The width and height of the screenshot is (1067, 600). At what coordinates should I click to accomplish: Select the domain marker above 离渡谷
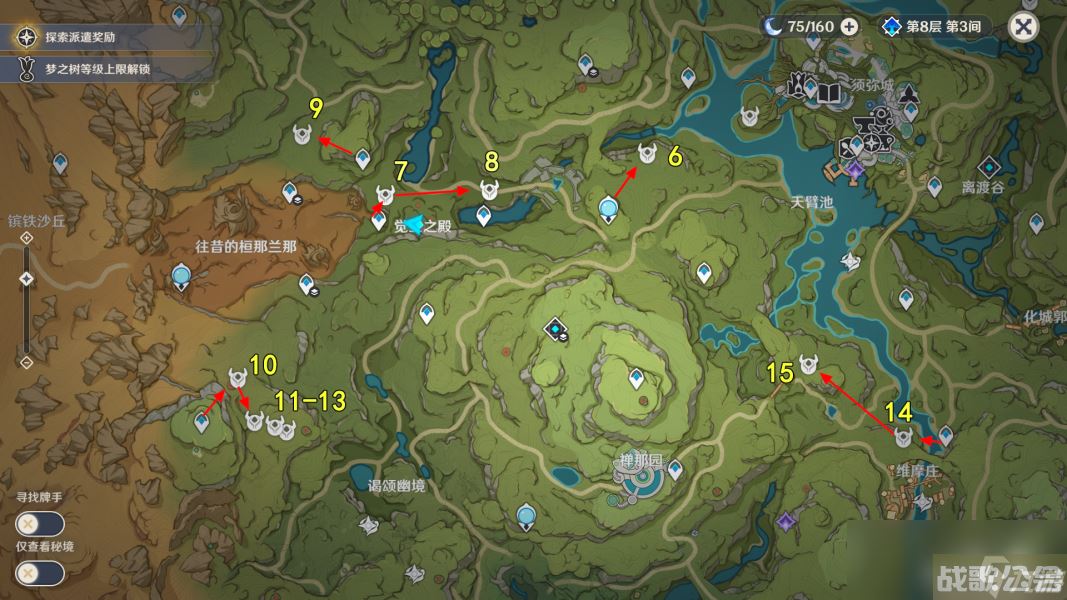coord(989,167)
